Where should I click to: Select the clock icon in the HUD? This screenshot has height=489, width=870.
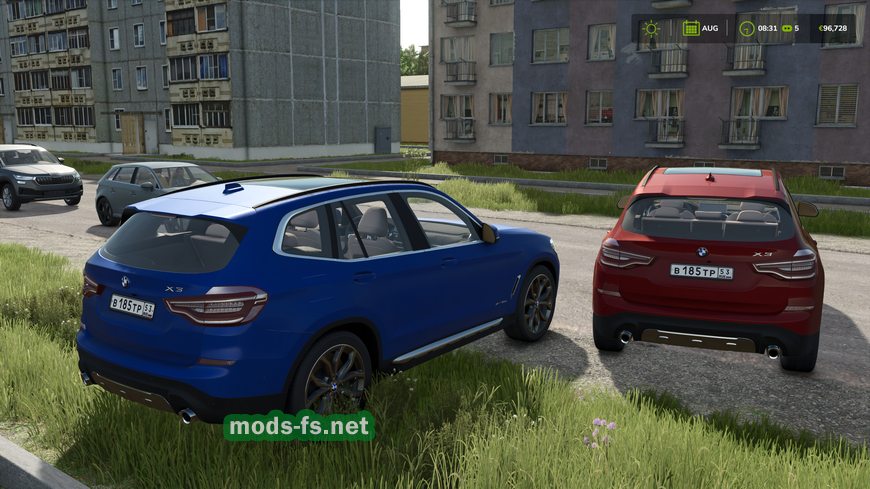click(x=746, y=28)
